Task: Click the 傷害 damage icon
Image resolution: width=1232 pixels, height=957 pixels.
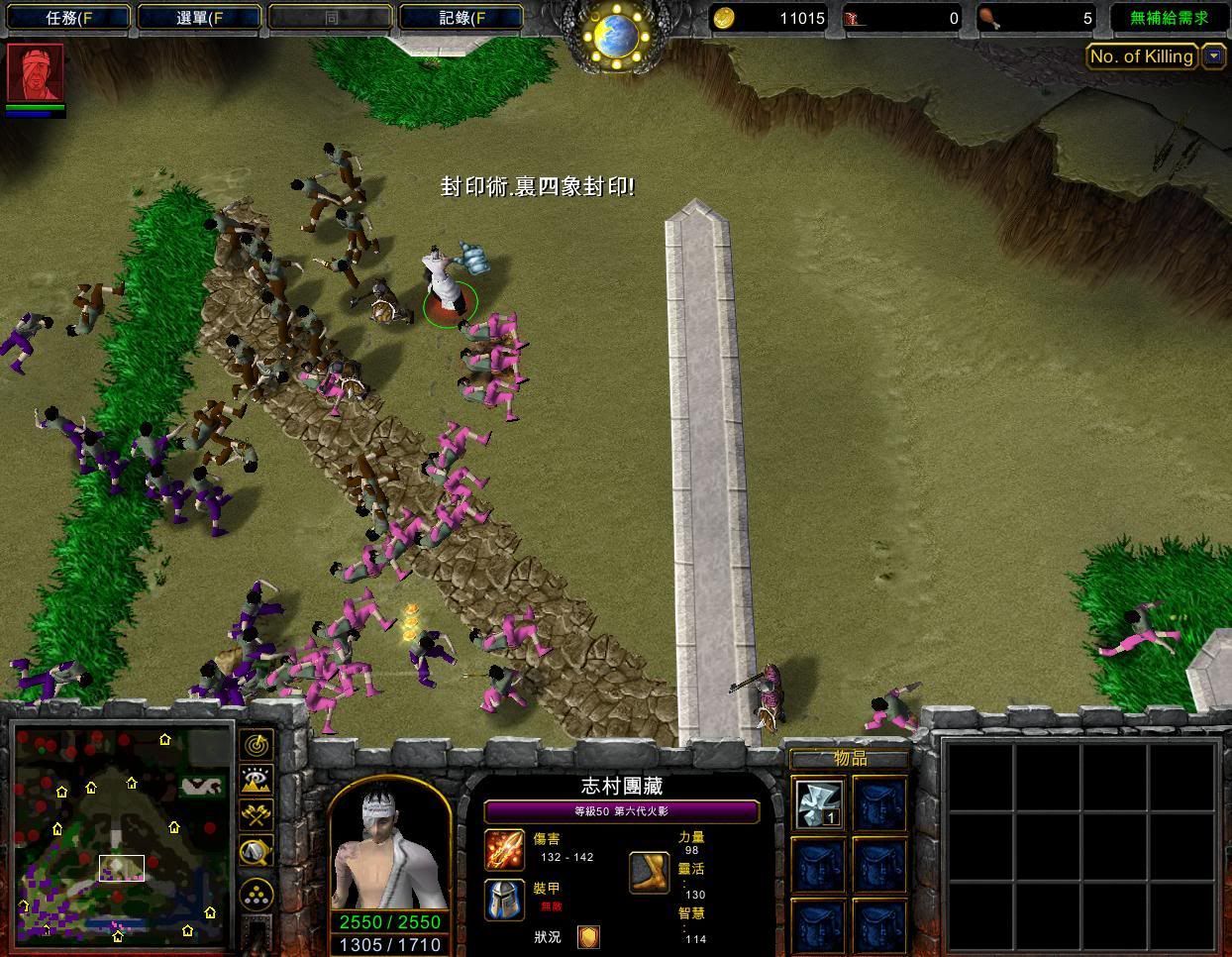Action: pyautogui.click(x=504, y=849)
